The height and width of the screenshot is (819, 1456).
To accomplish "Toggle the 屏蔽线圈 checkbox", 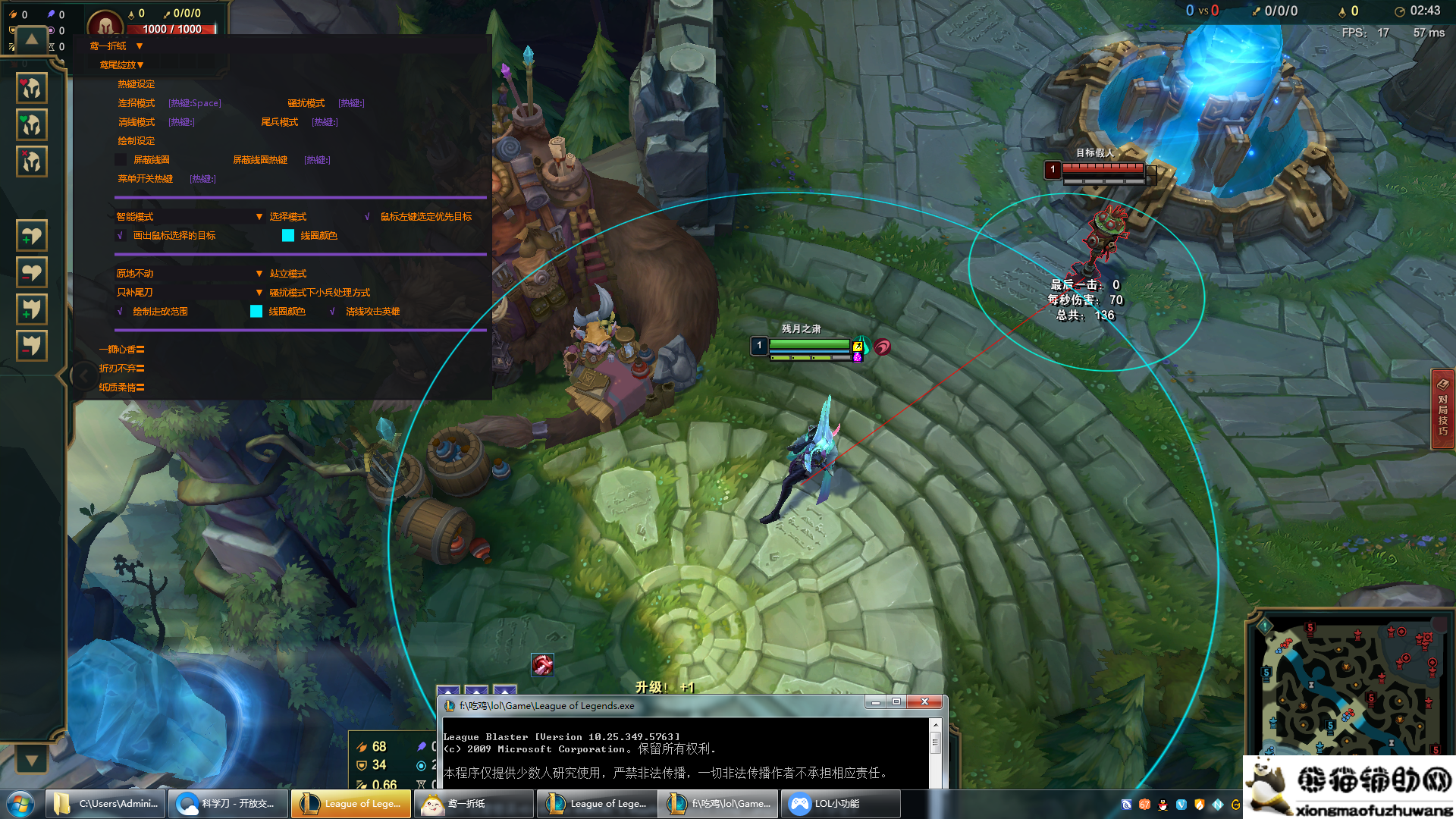I will tap(121, 160).
